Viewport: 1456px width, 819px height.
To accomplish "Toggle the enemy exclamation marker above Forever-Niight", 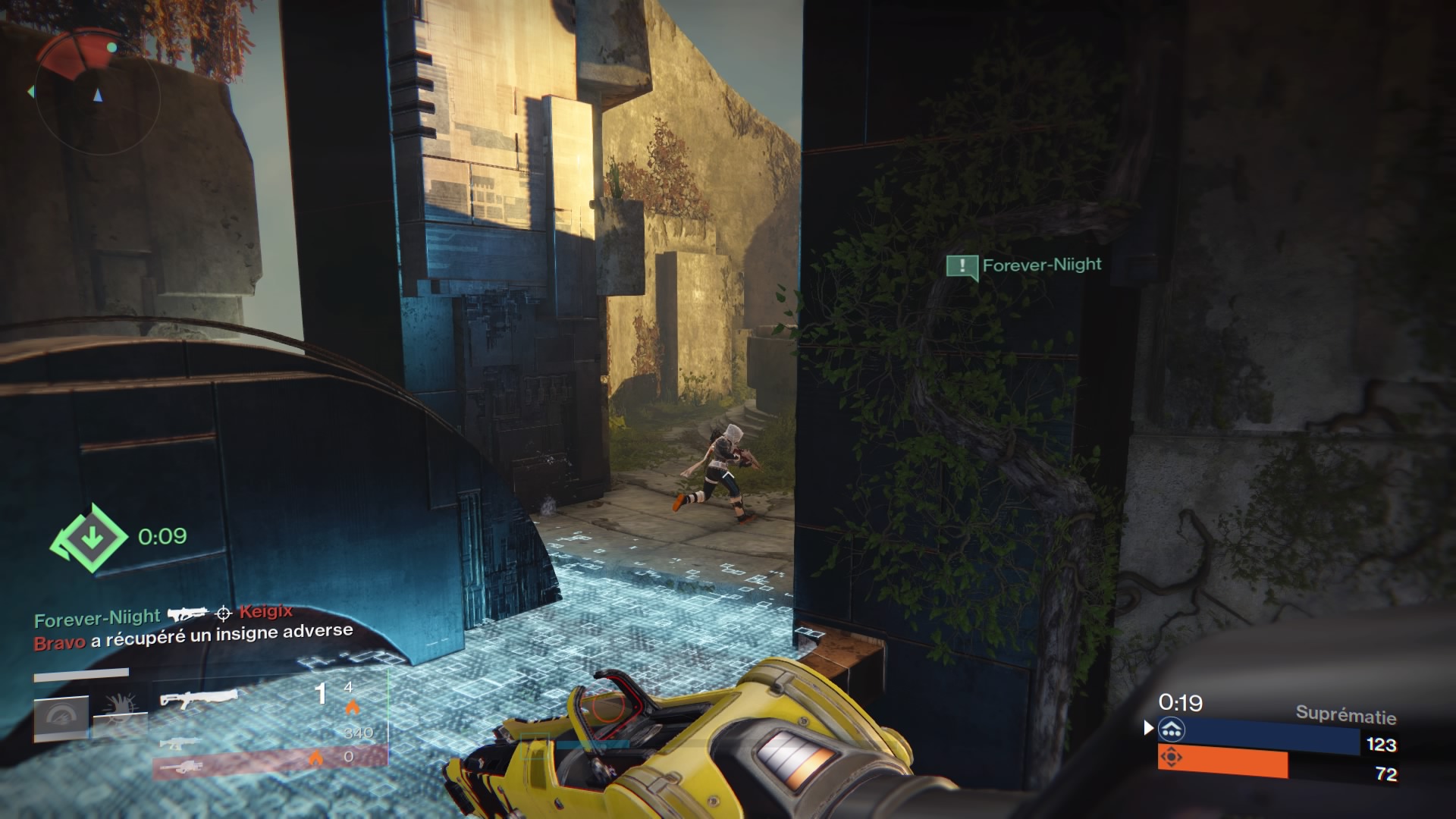I will coord(962,266).
